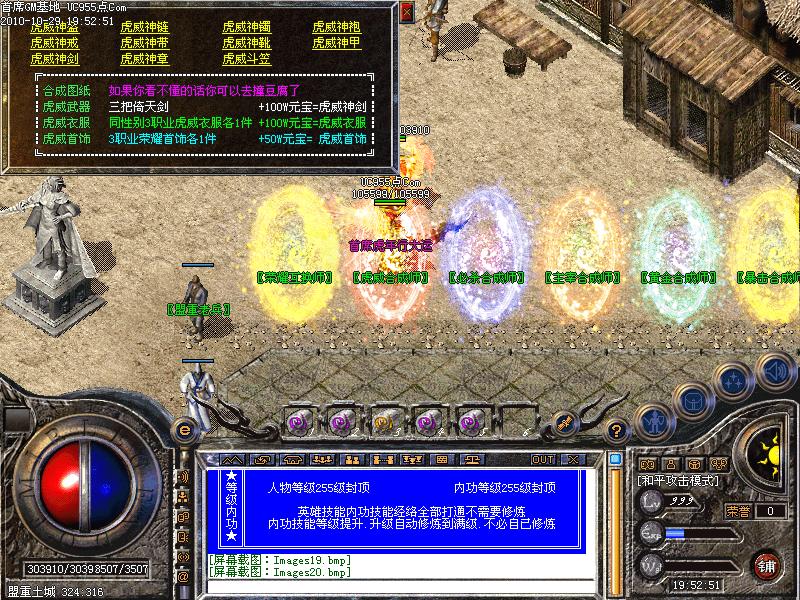This screenshot has height=600, width=800.
Task: Select the 虎威斗笠 link
Action: point(247,59)
